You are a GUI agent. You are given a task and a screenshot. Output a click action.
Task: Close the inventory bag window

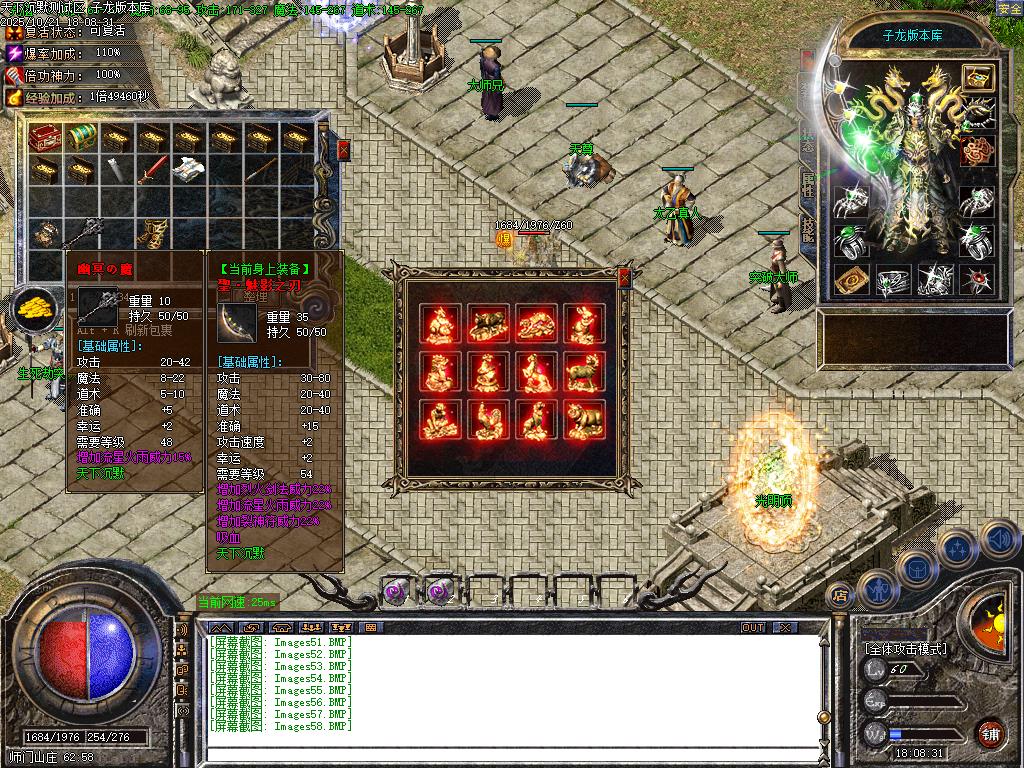[x=344, y=150]
